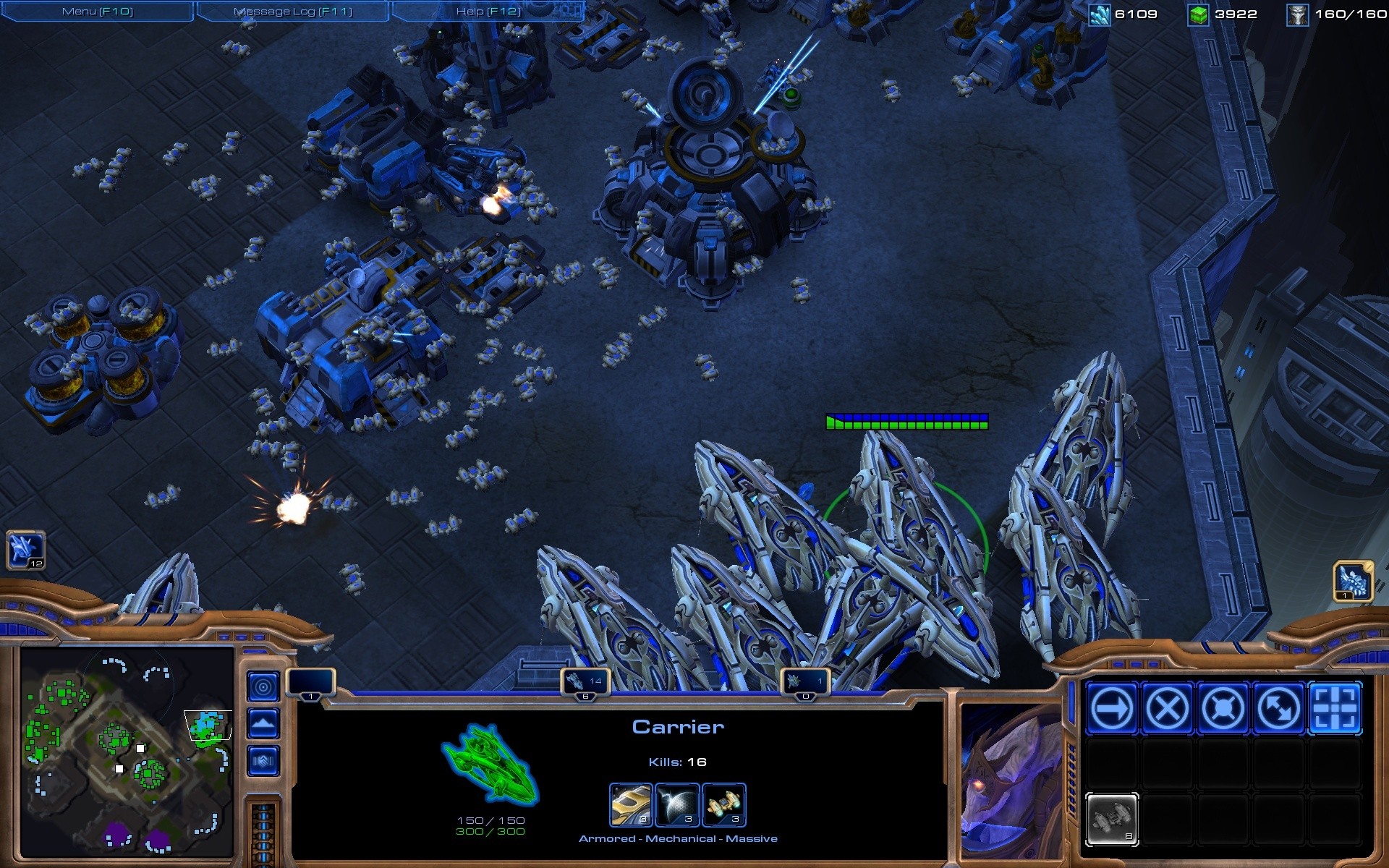Inspect the gold armor upgrade icon

pyautogui.click(x=631, y=804)
